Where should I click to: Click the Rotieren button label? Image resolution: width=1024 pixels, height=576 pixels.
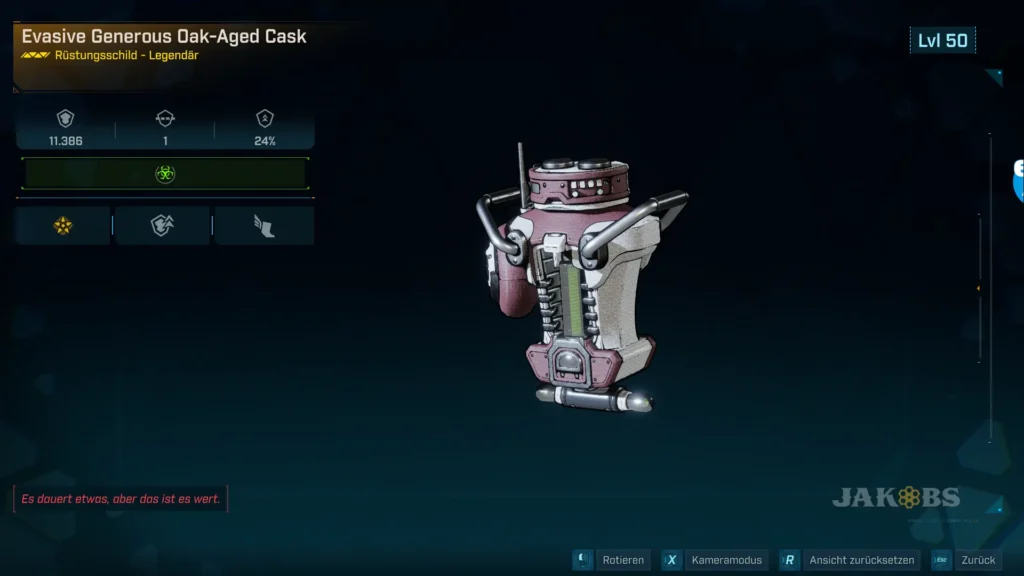[x=623, y=560]
